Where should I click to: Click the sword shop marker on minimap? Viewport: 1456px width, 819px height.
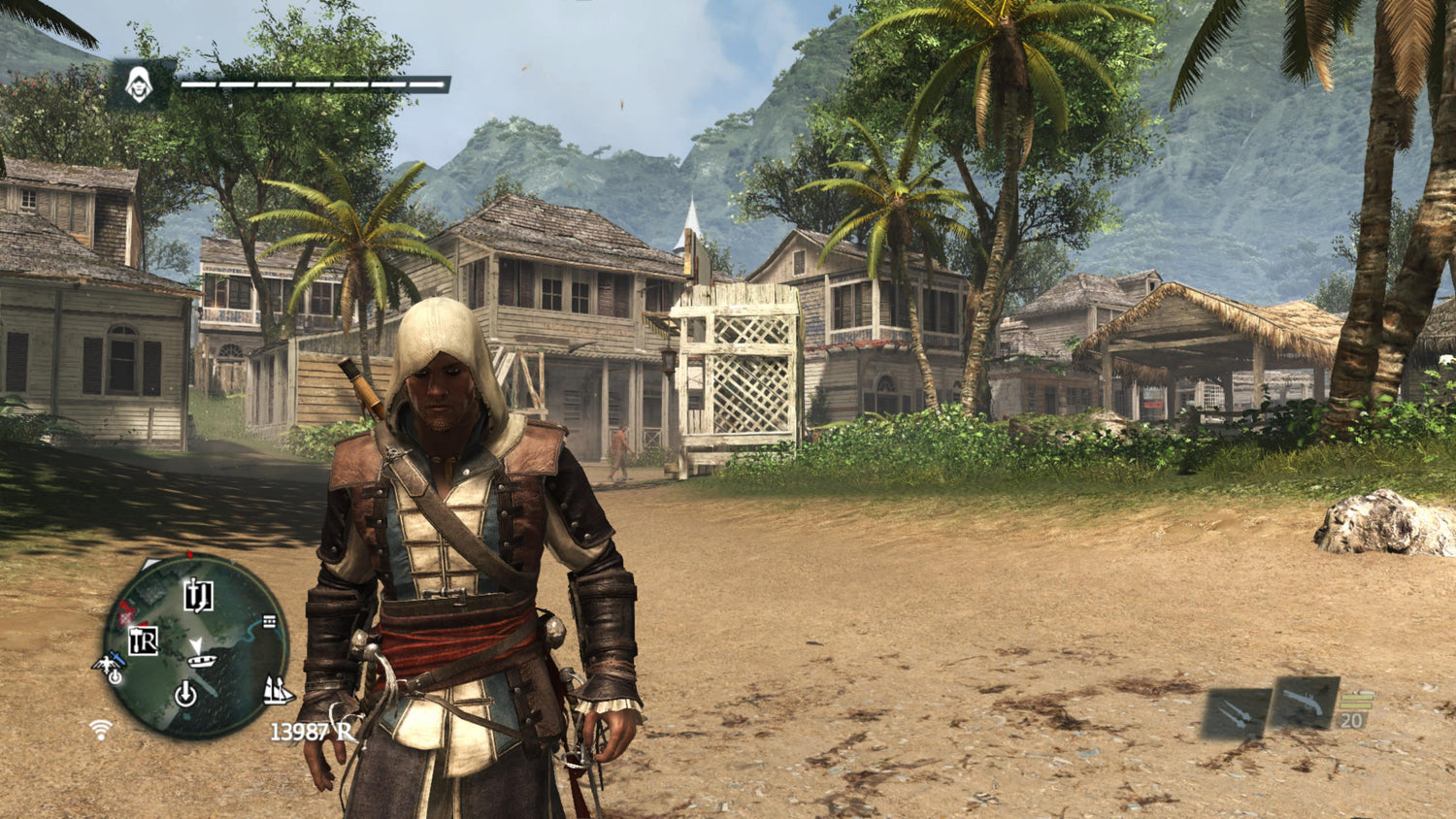[198, 595]
